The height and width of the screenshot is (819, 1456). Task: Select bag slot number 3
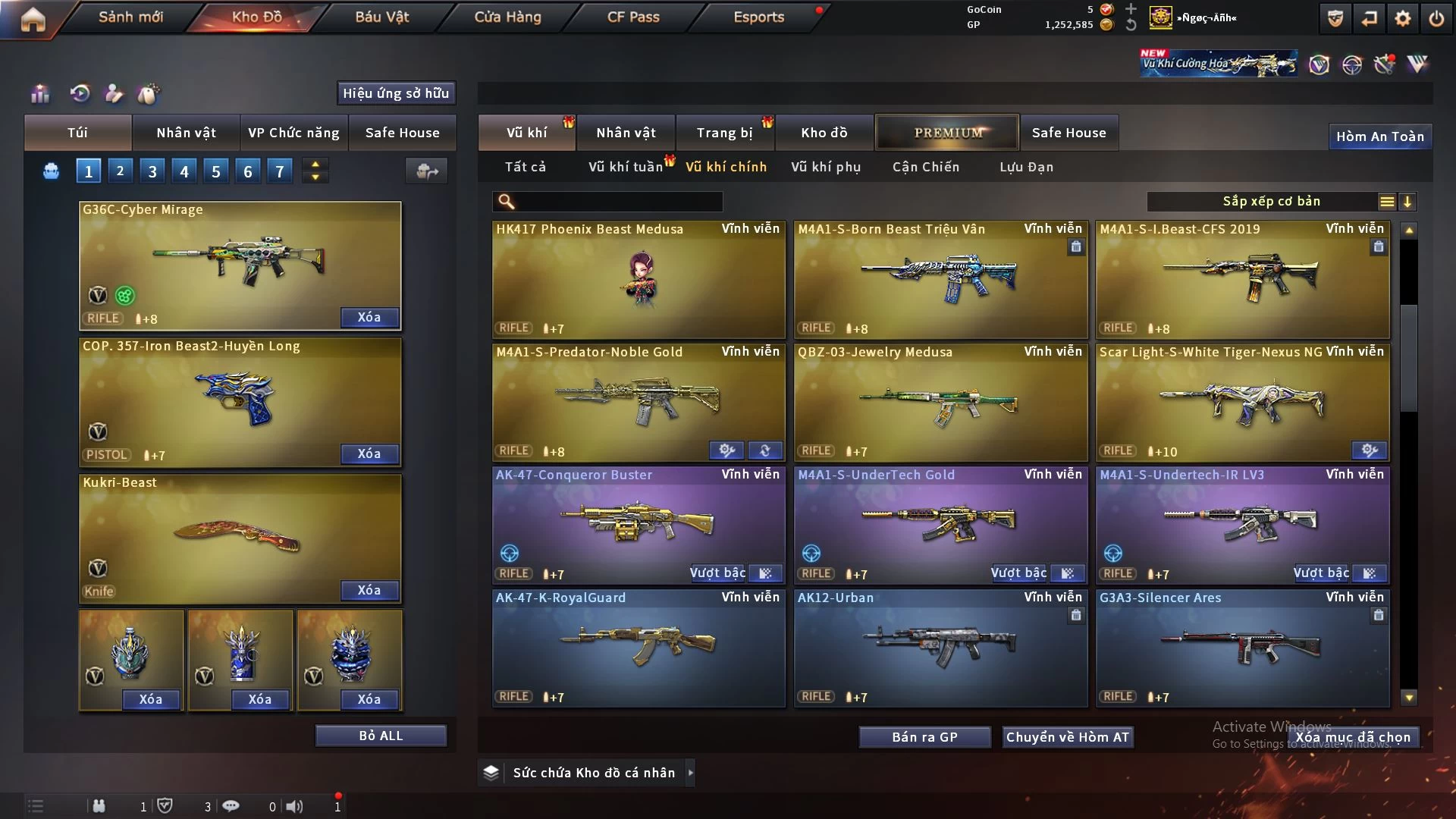tap(152, 171)
